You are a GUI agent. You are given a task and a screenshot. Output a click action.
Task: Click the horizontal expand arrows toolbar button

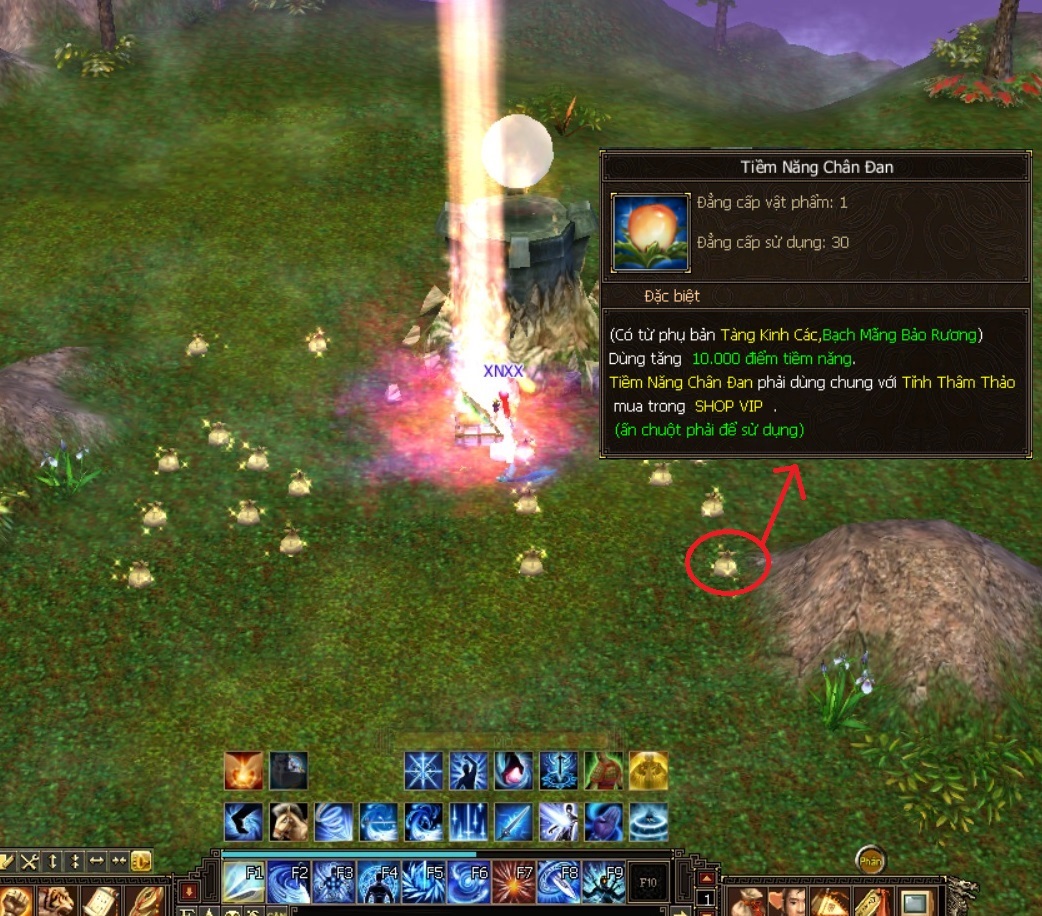[x=97, y=860]
